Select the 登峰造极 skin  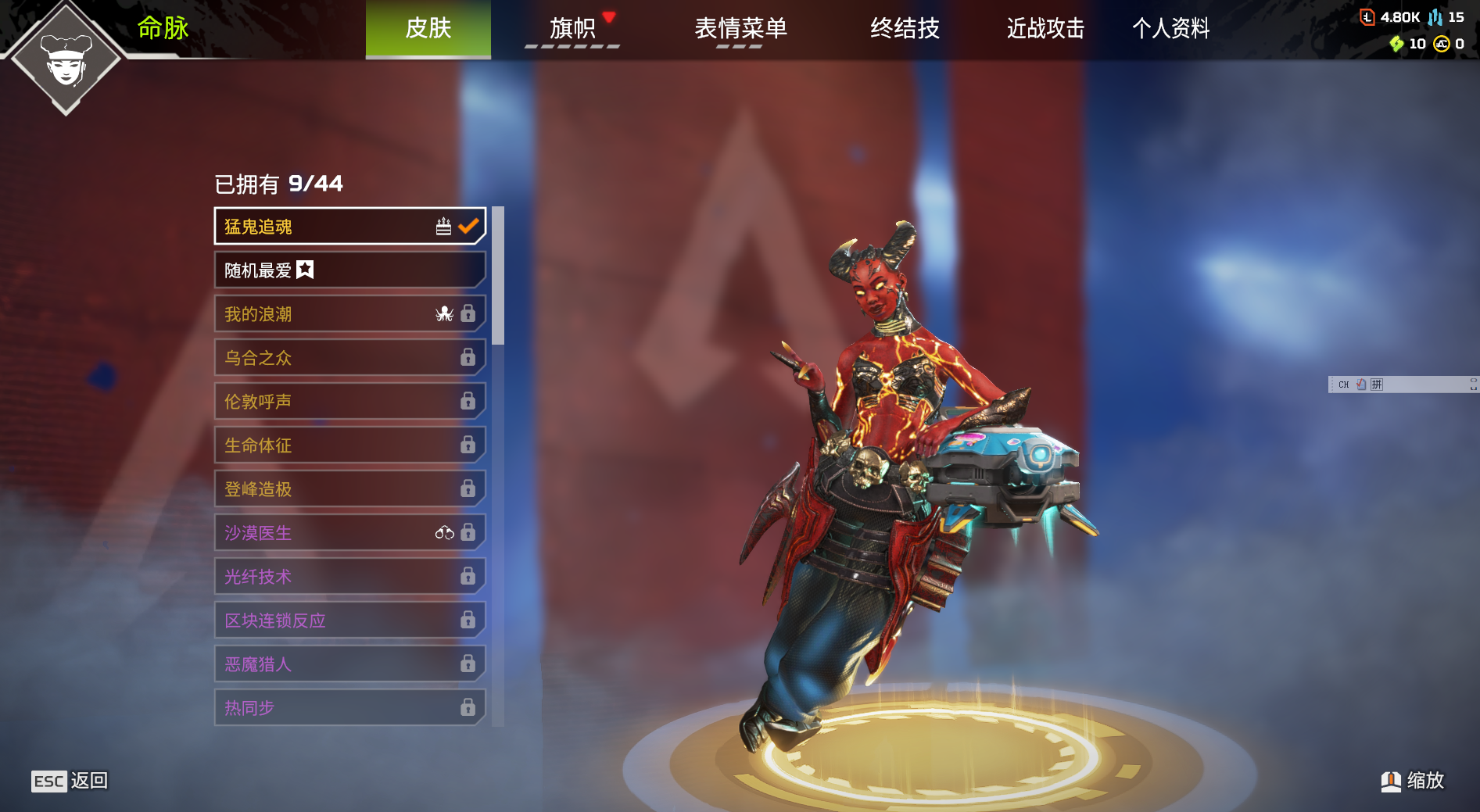(349, 489)
